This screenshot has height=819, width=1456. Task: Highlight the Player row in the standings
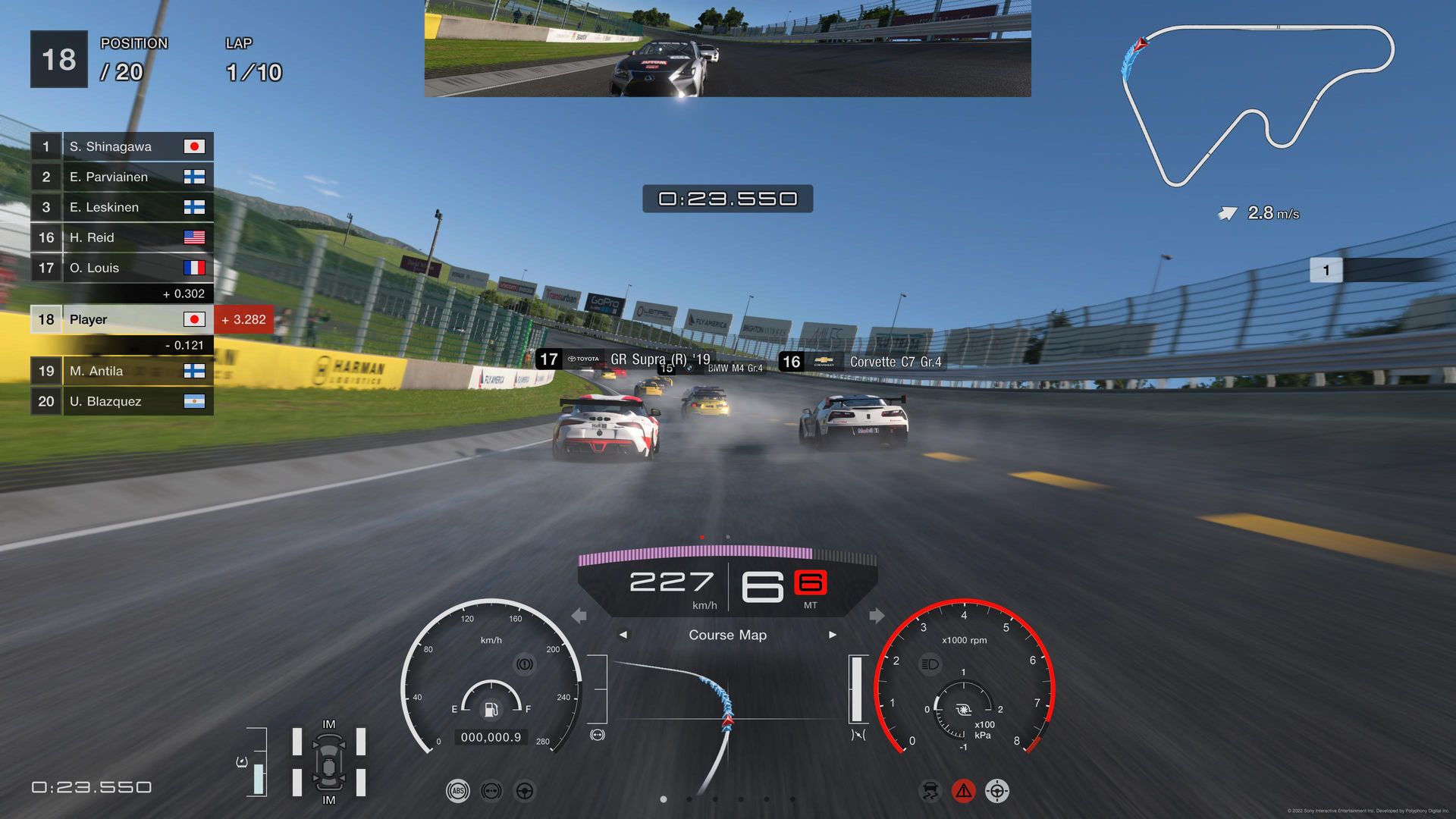(121, 319)
